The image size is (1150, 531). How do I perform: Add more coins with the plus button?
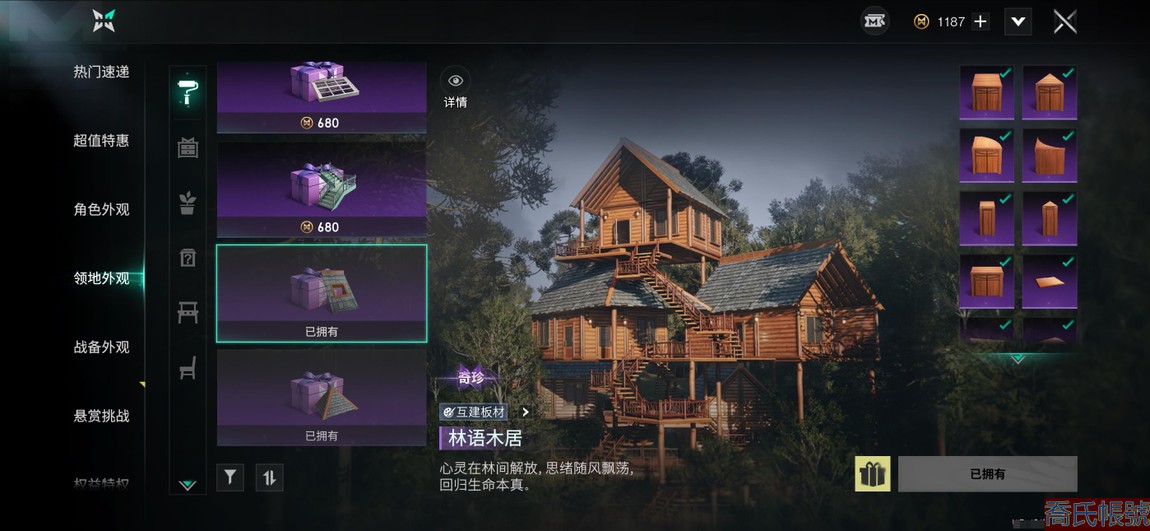coord(980,22)
